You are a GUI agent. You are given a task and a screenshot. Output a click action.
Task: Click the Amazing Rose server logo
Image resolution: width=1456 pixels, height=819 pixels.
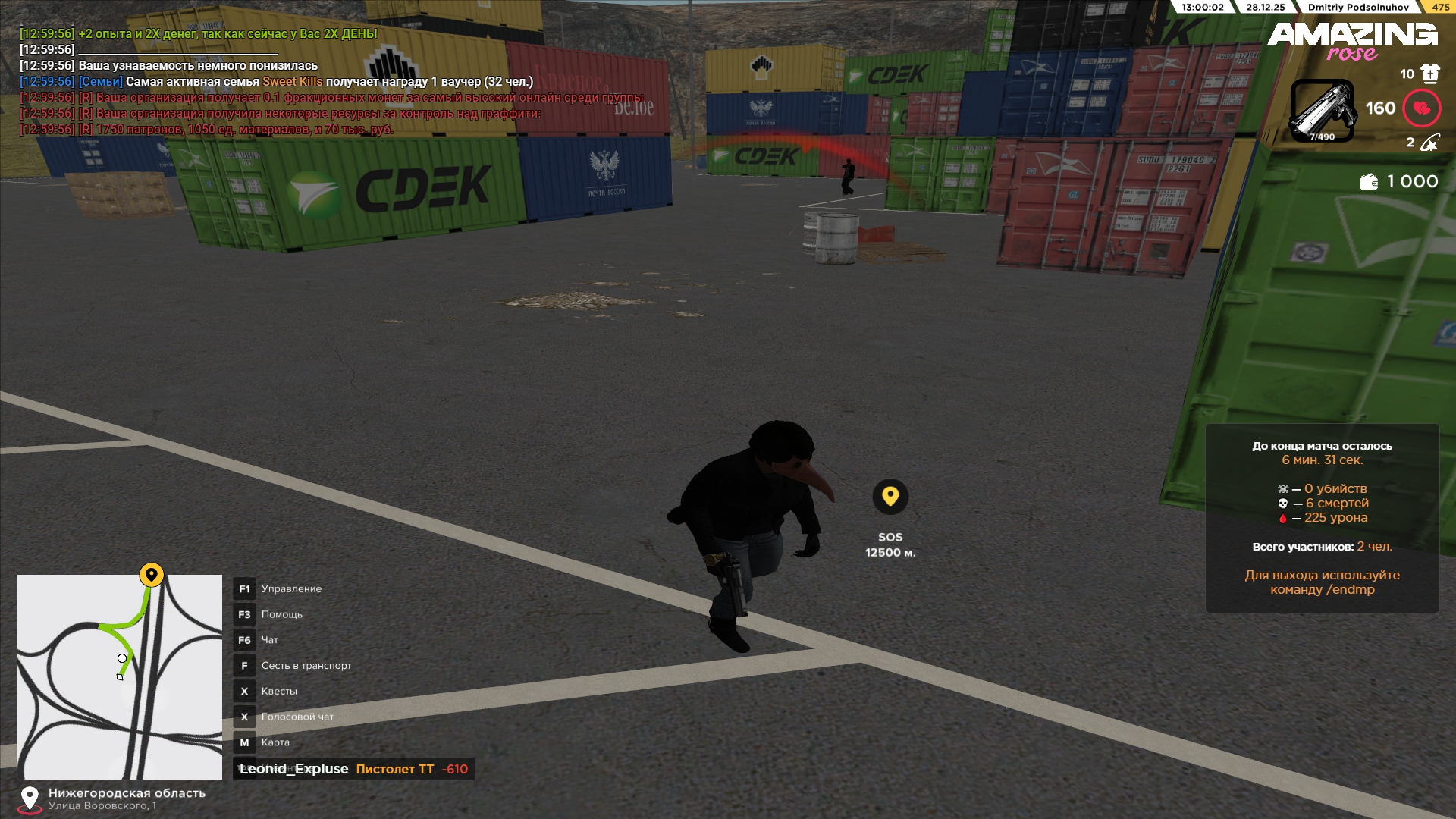pos(1352,41)
